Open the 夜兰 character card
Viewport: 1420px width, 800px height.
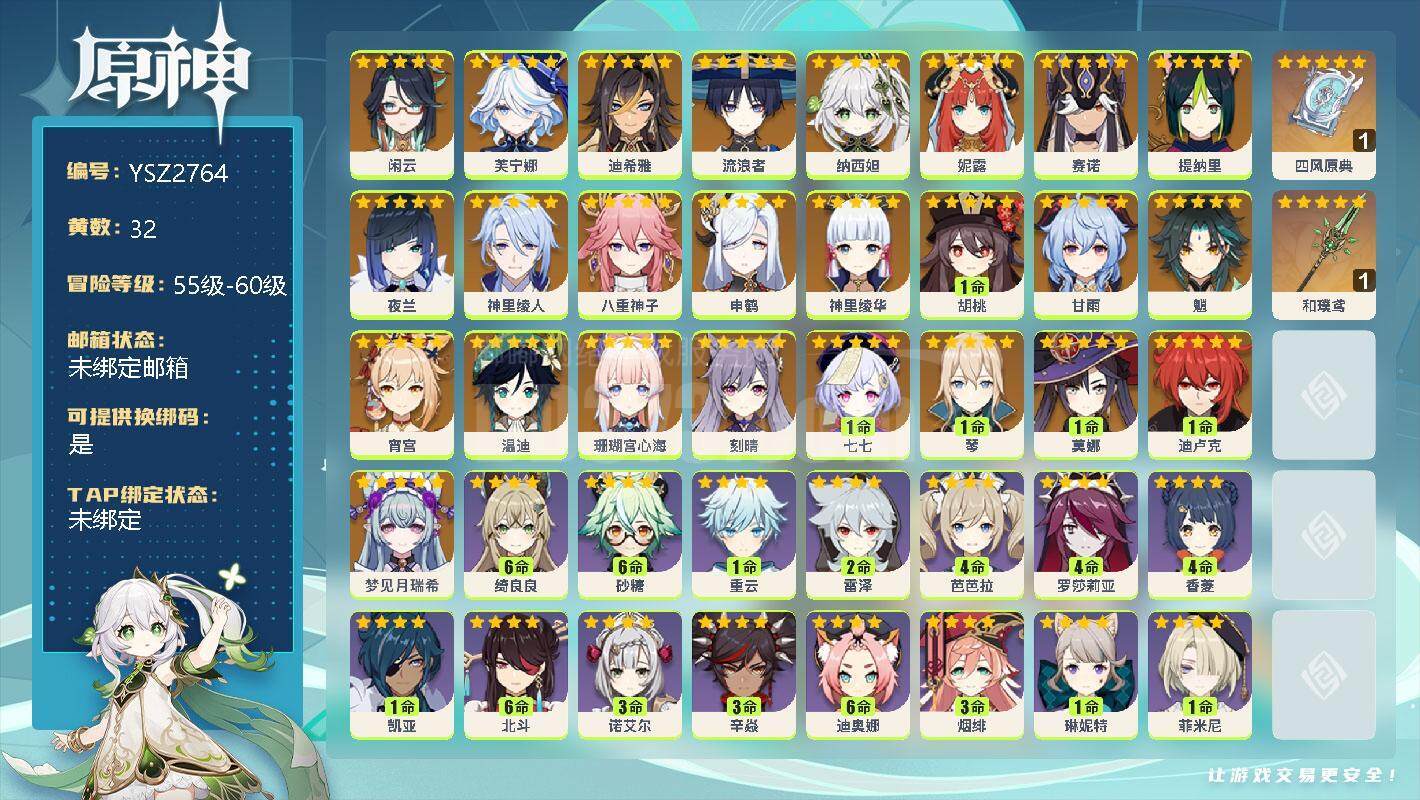pos(401,254)
